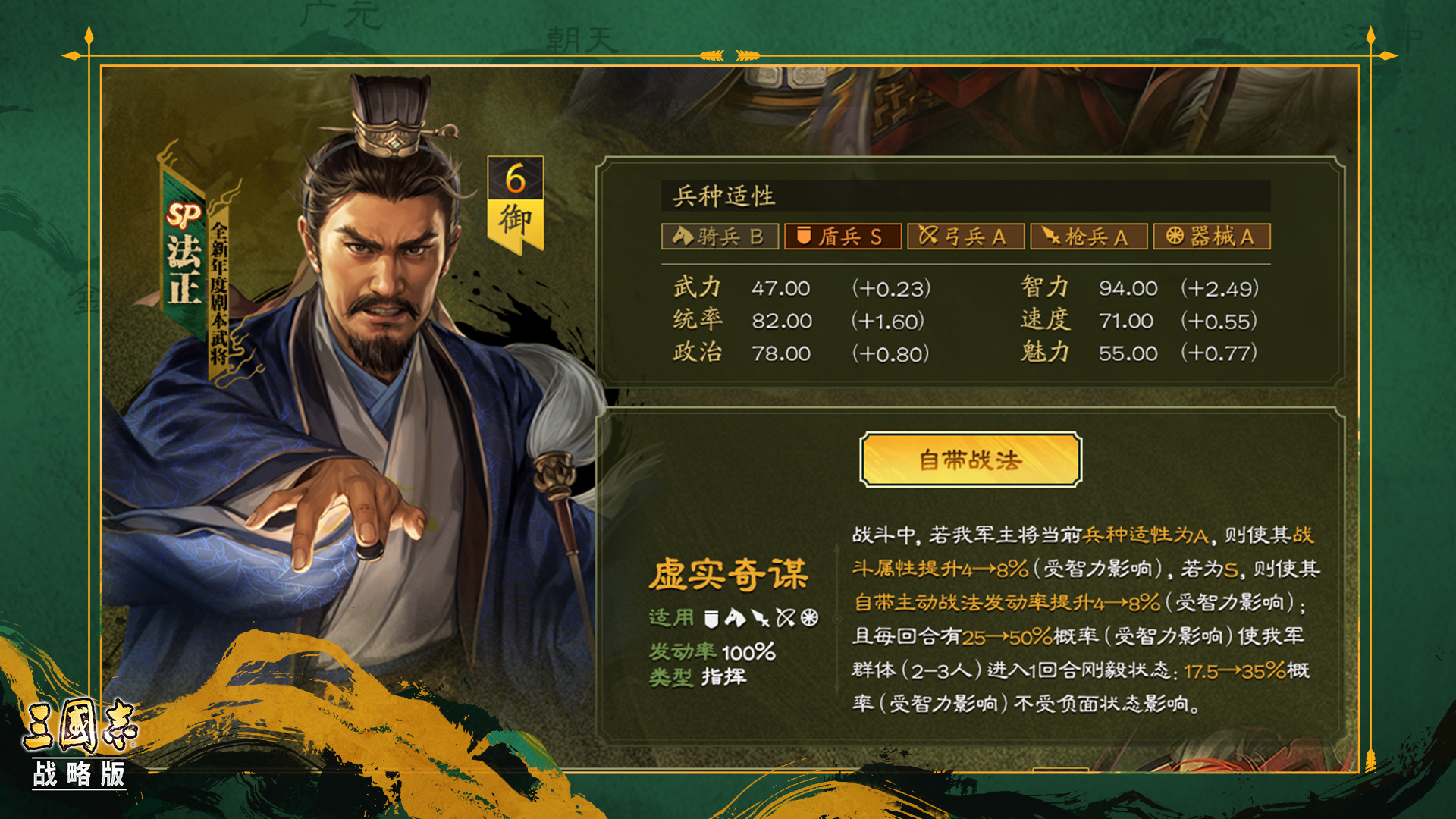Select the 骑兵 B cavalry aptitude icon
Screen dimensions: 1456x819
(719, 236)
